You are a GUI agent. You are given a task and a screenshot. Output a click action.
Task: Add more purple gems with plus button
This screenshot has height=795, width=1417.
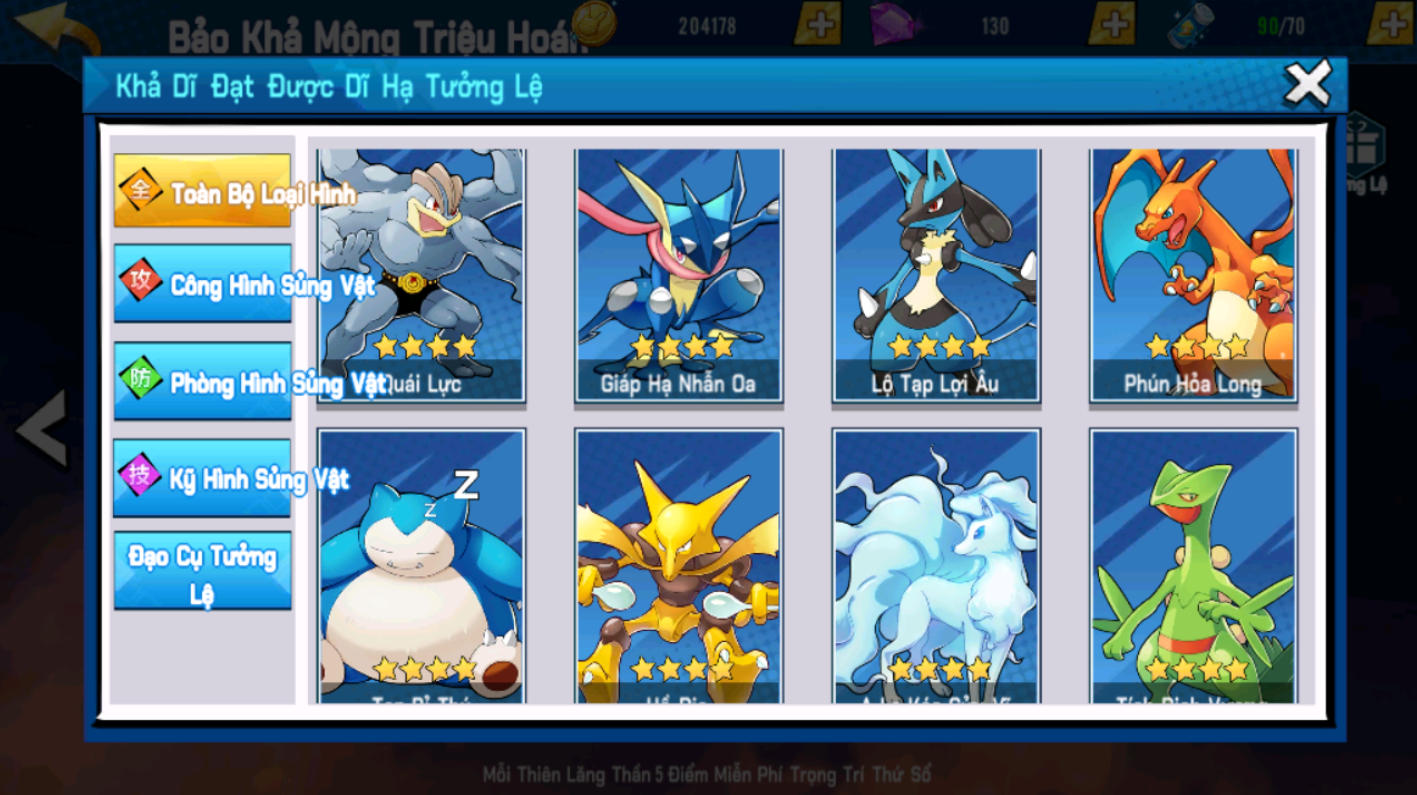tap(1110, 24)
